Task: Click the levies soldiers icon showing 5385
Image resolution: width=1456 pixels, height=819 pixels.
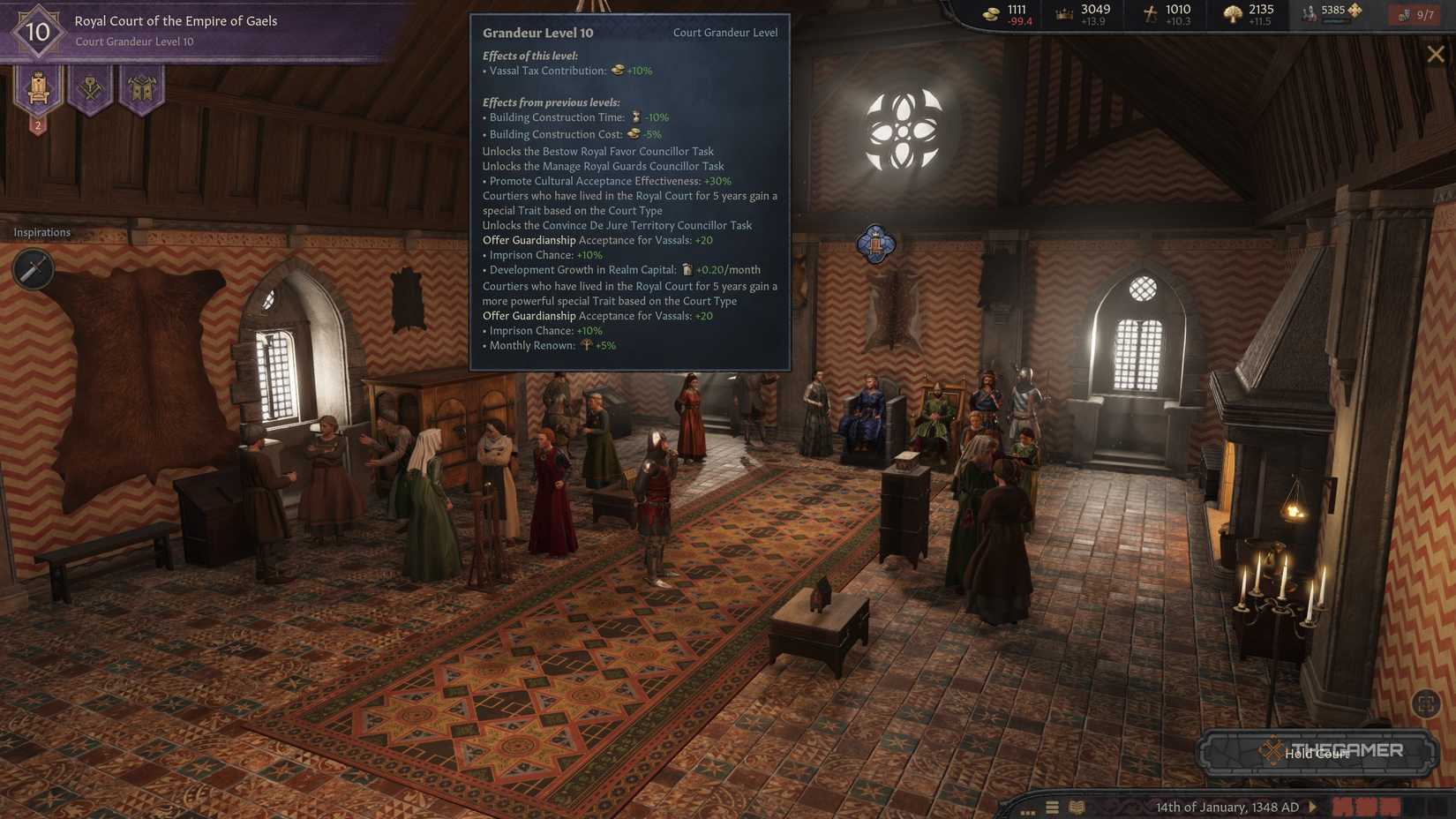Action: pos(1306,11)
